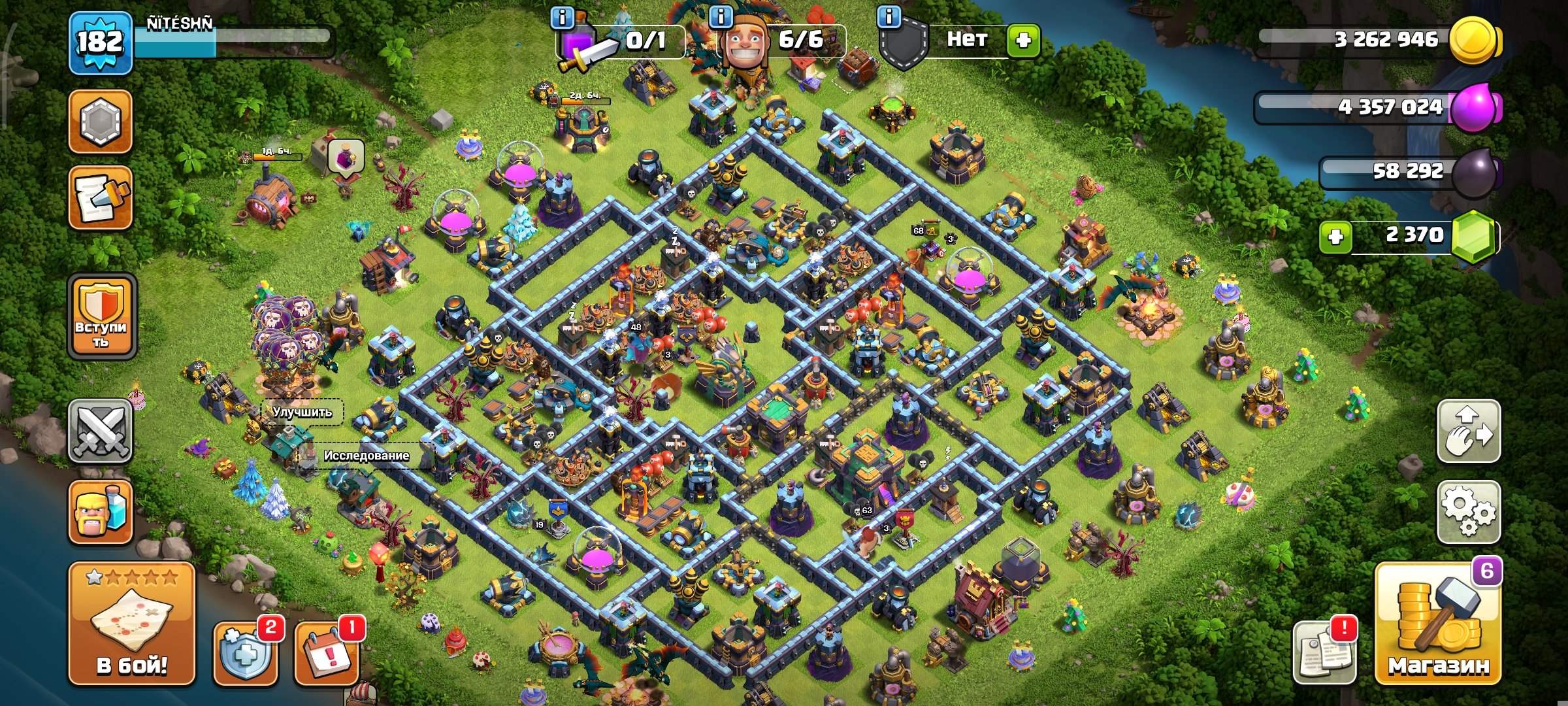This screenshot has width=1568, height=706.
Task: Click the info icon beside spell count 0/1
Action: (x=563, y=17)
